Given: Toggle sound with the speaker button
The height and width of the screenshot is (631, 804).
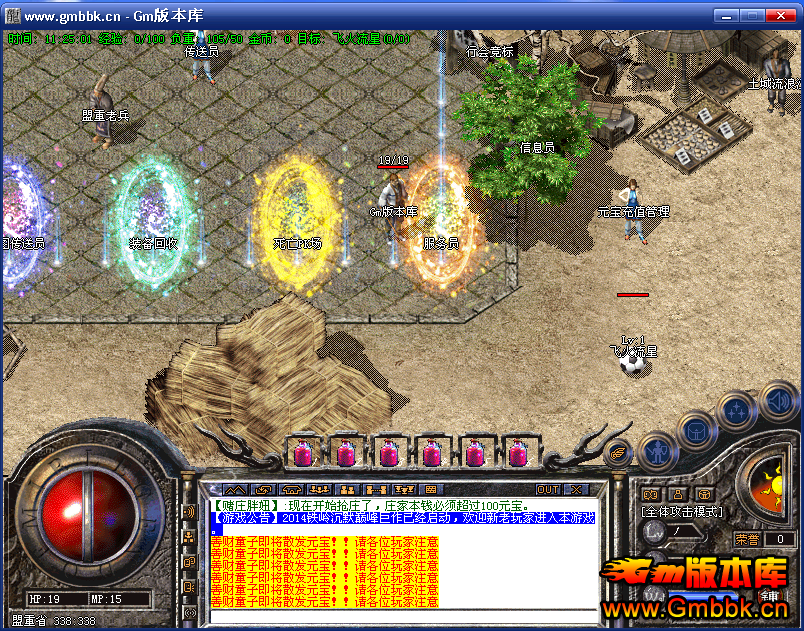Looking at the screenshot, I should pyautogui.click(x=777, y=401).
